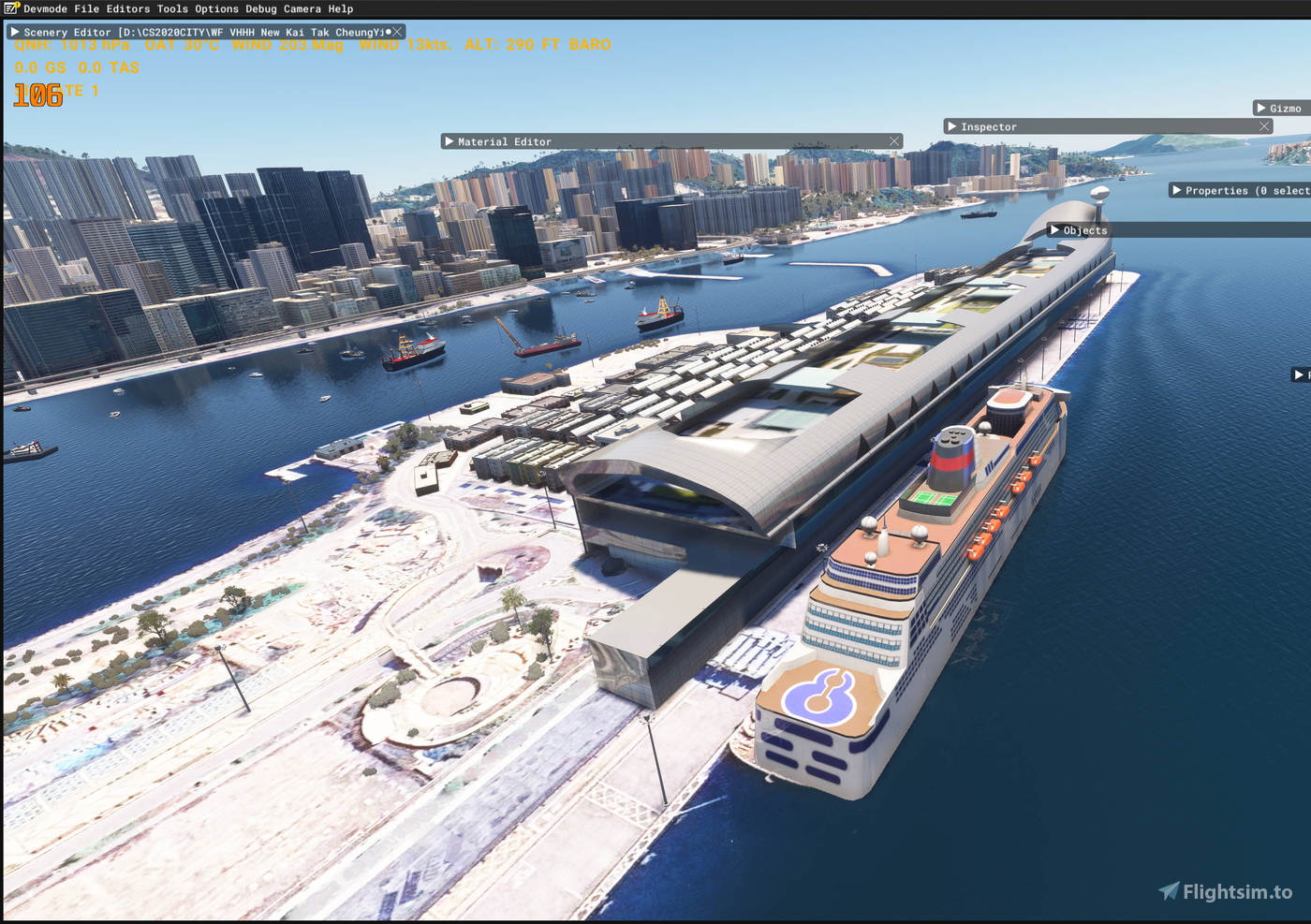Click the X icon on the Scenery Editor bar
This screenshot has height=924, width=1311.
(x=397, y=31)
